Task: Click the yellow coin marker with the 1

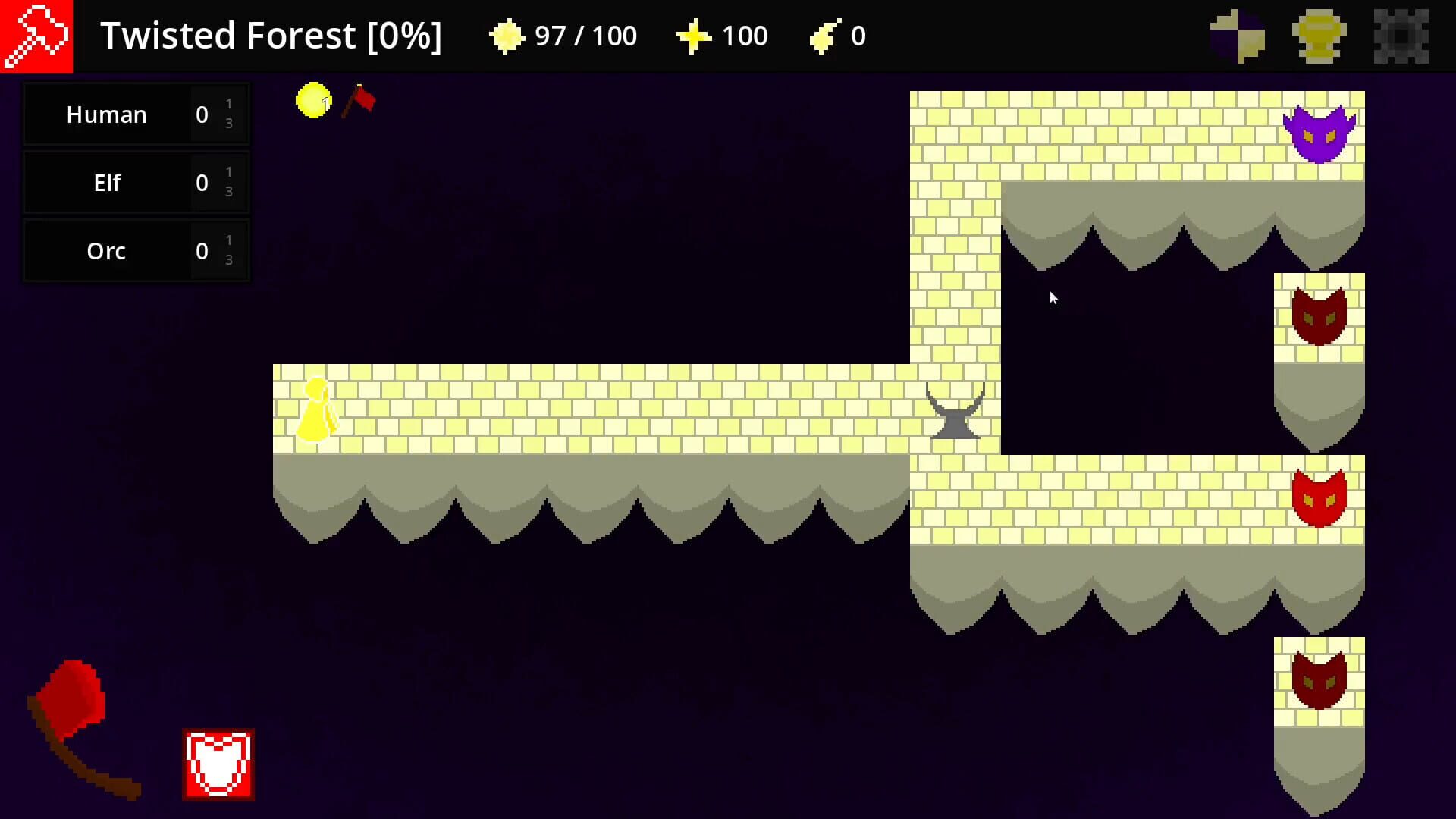Action: point(312,101)
